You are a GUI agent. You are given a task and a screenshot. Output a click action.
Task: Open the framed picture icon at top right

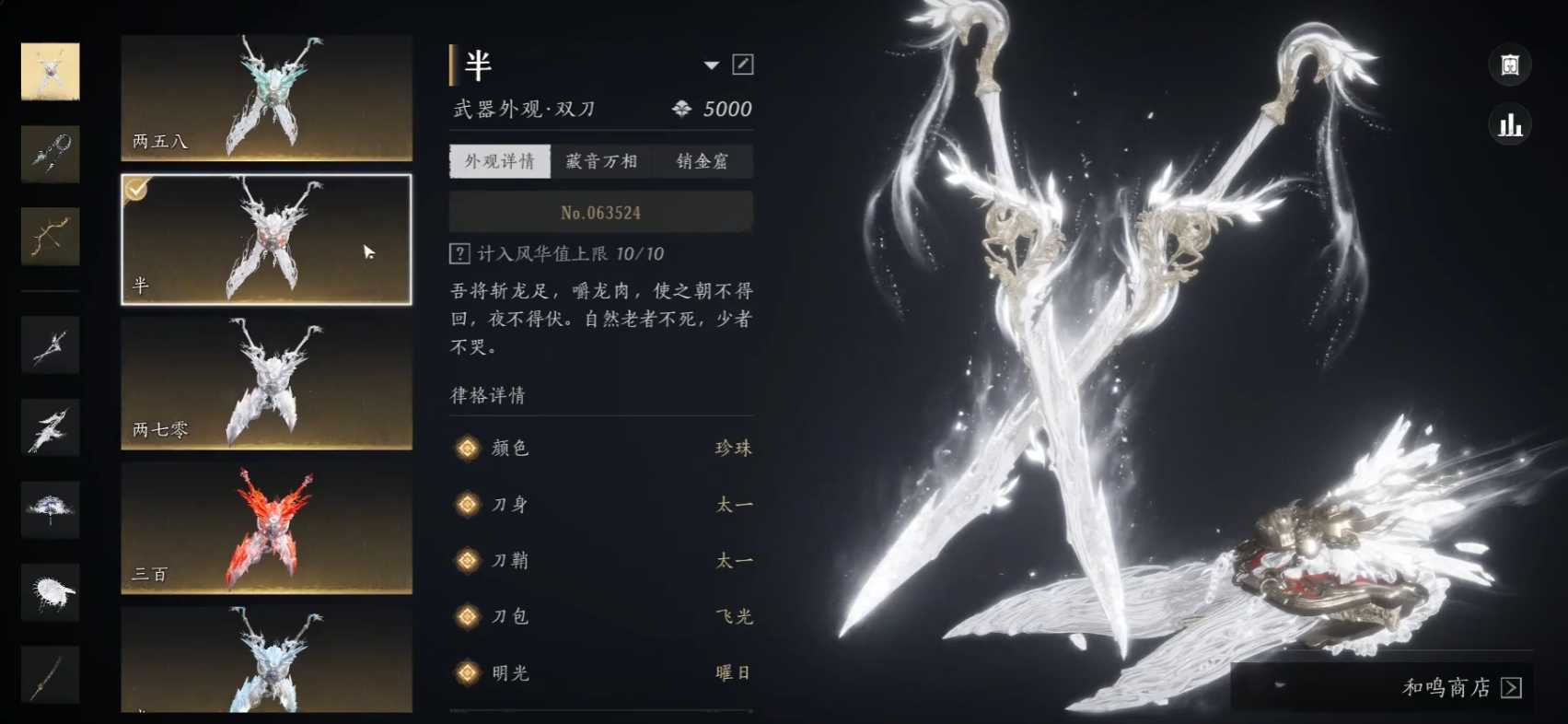point(1508,65)
